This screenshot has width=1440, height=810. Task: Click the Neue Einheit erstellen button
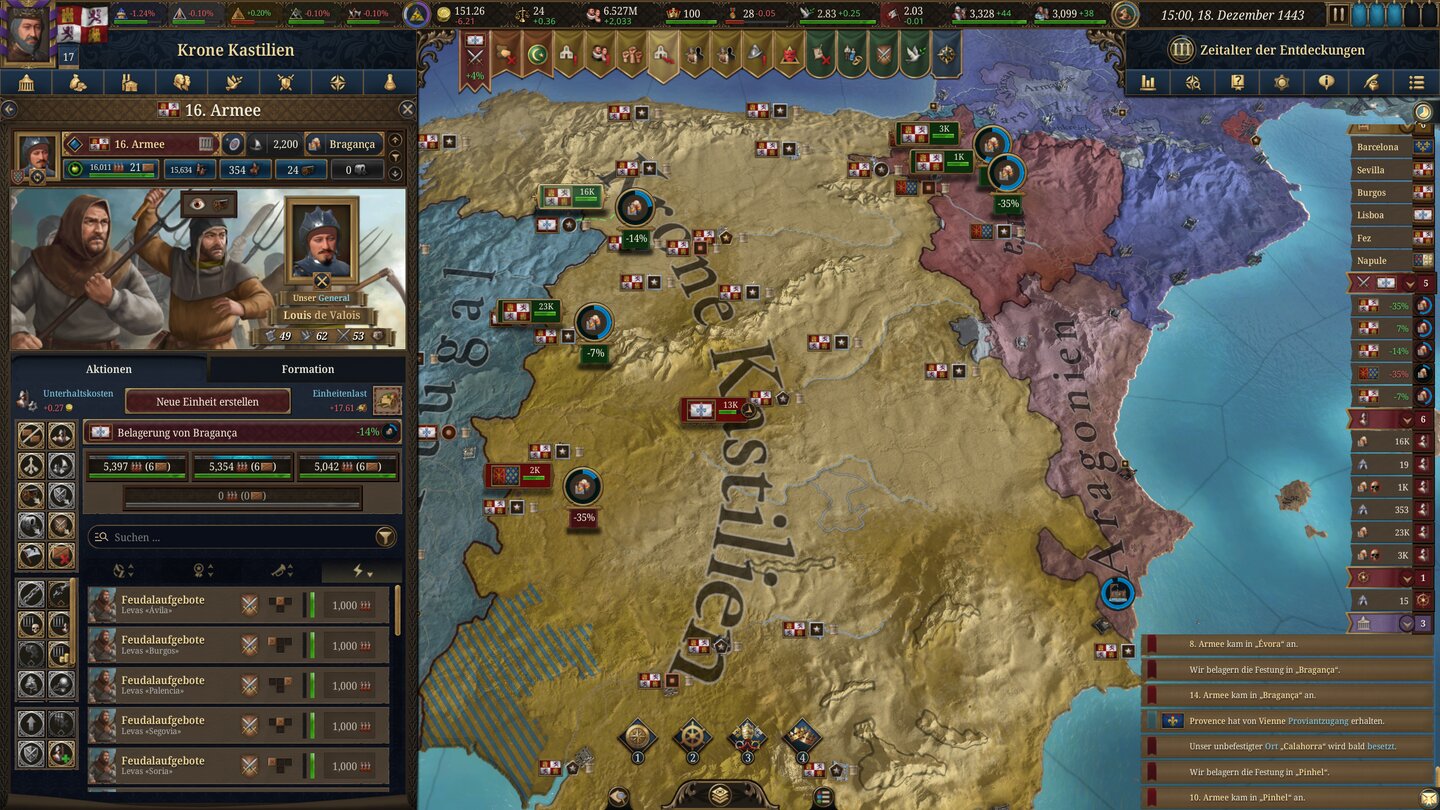(x=208, y=401)
